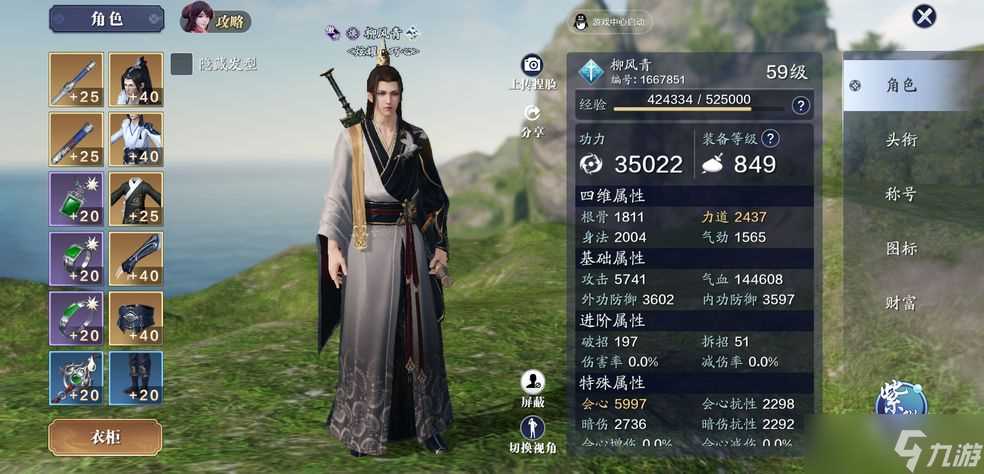Open the 衣柜 wardrobe
This screenshot has width=984, height=474.
105,437
